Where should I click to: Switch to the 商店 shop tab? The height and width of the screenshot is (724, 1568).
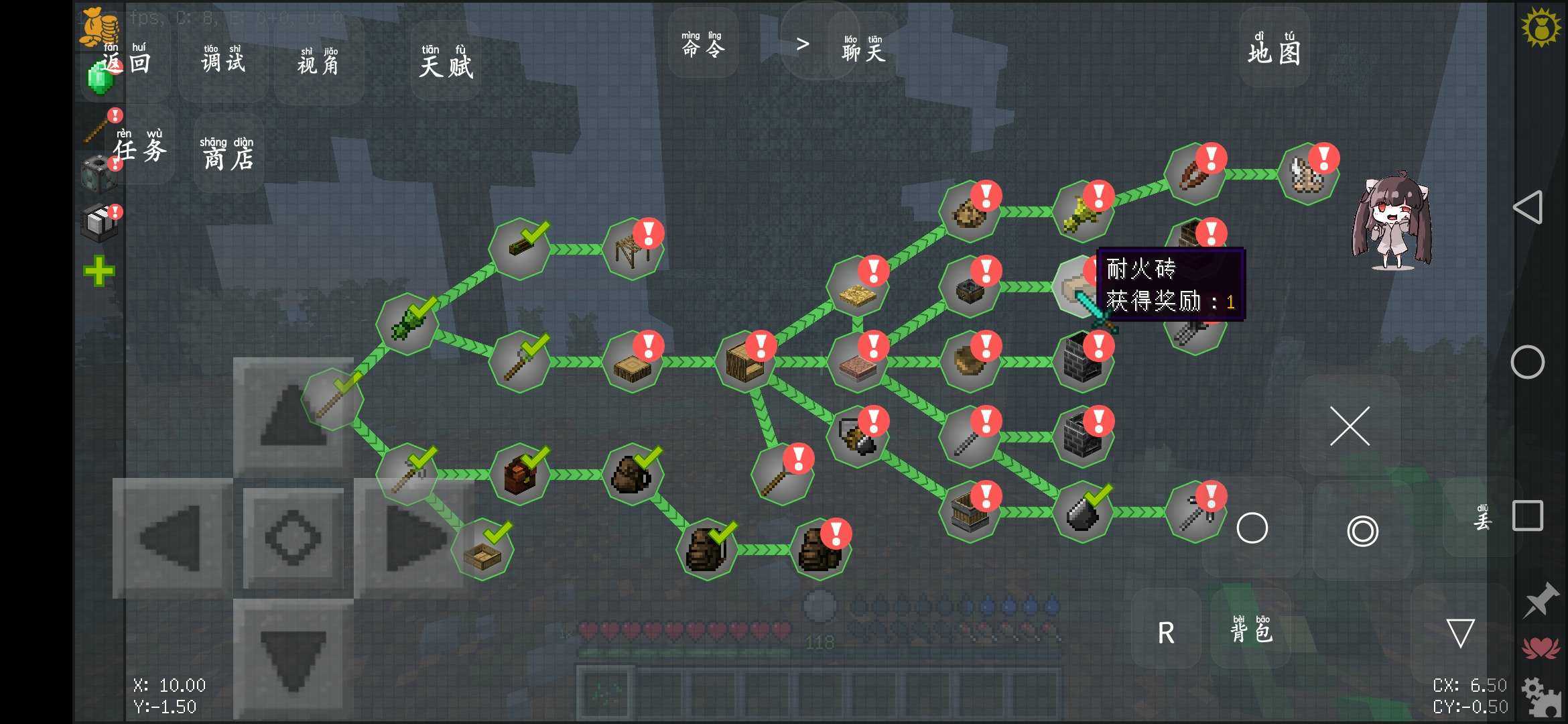(x=226, y=156)
